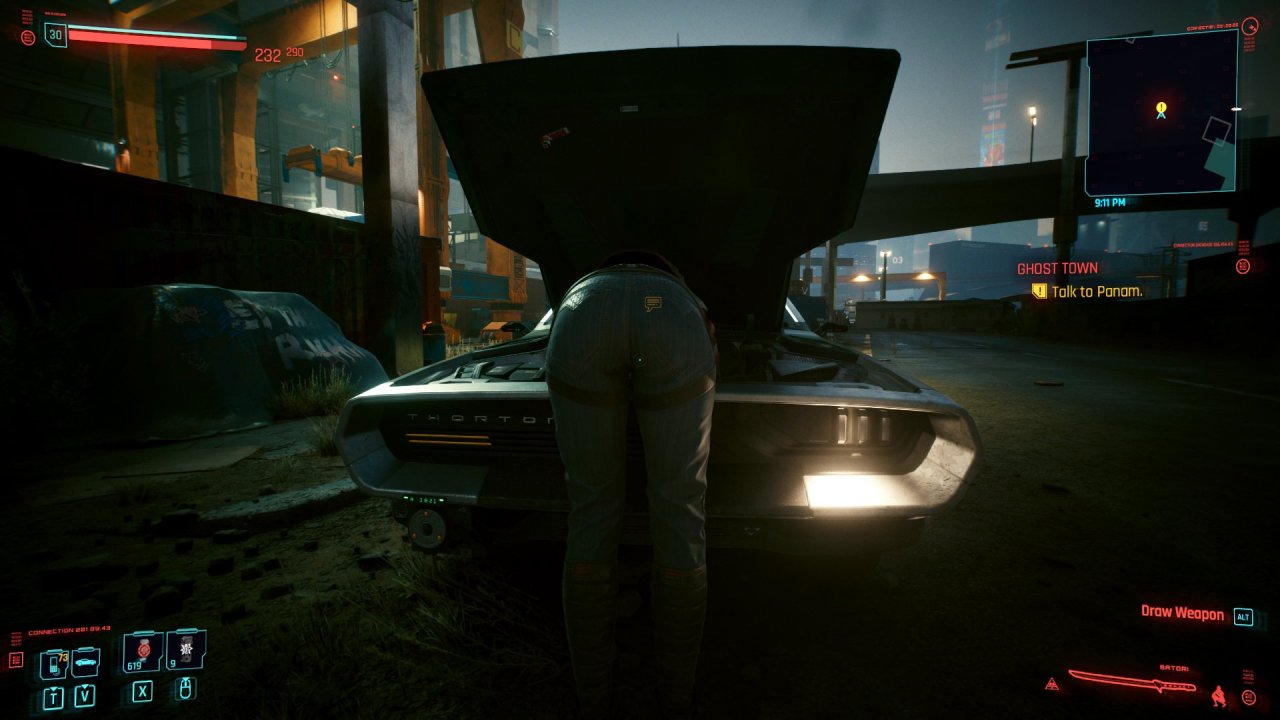Select the grenade gadget slot
Image resolution: width=1280 pixels, height=720 pixels.
[186, 650]
